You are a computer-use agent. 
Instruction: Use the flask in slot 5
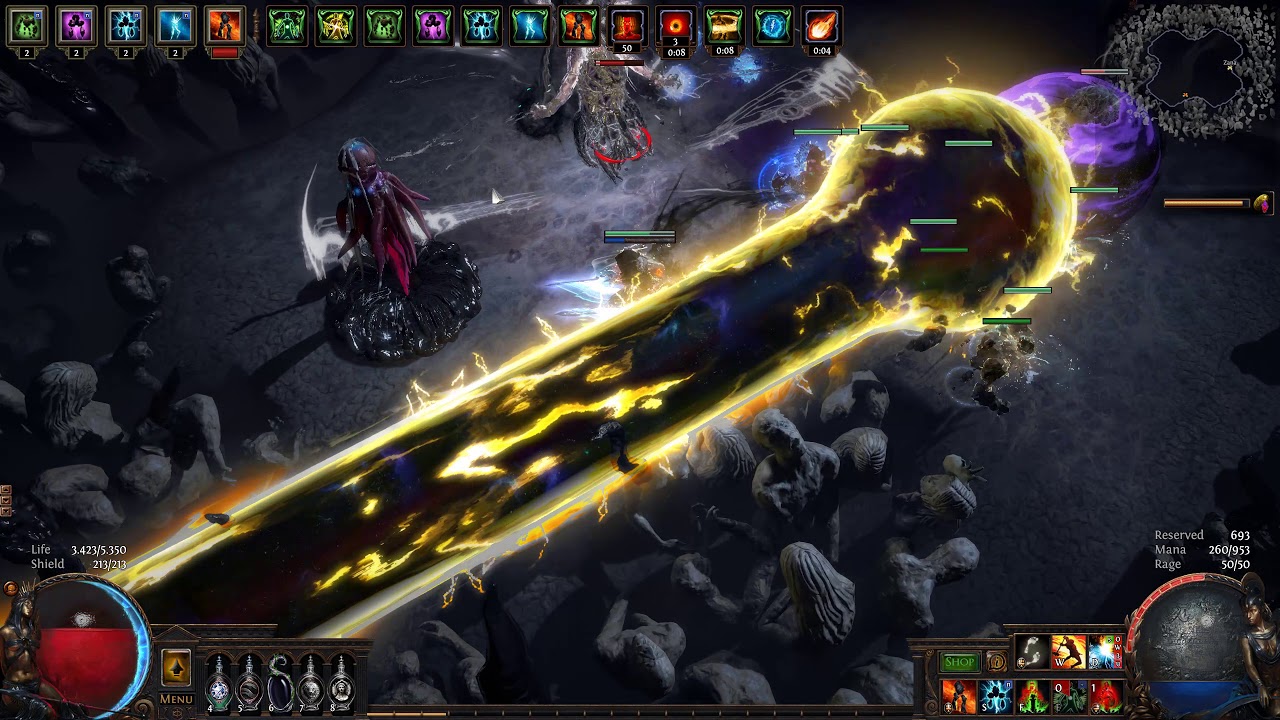(x=249, y=683)
